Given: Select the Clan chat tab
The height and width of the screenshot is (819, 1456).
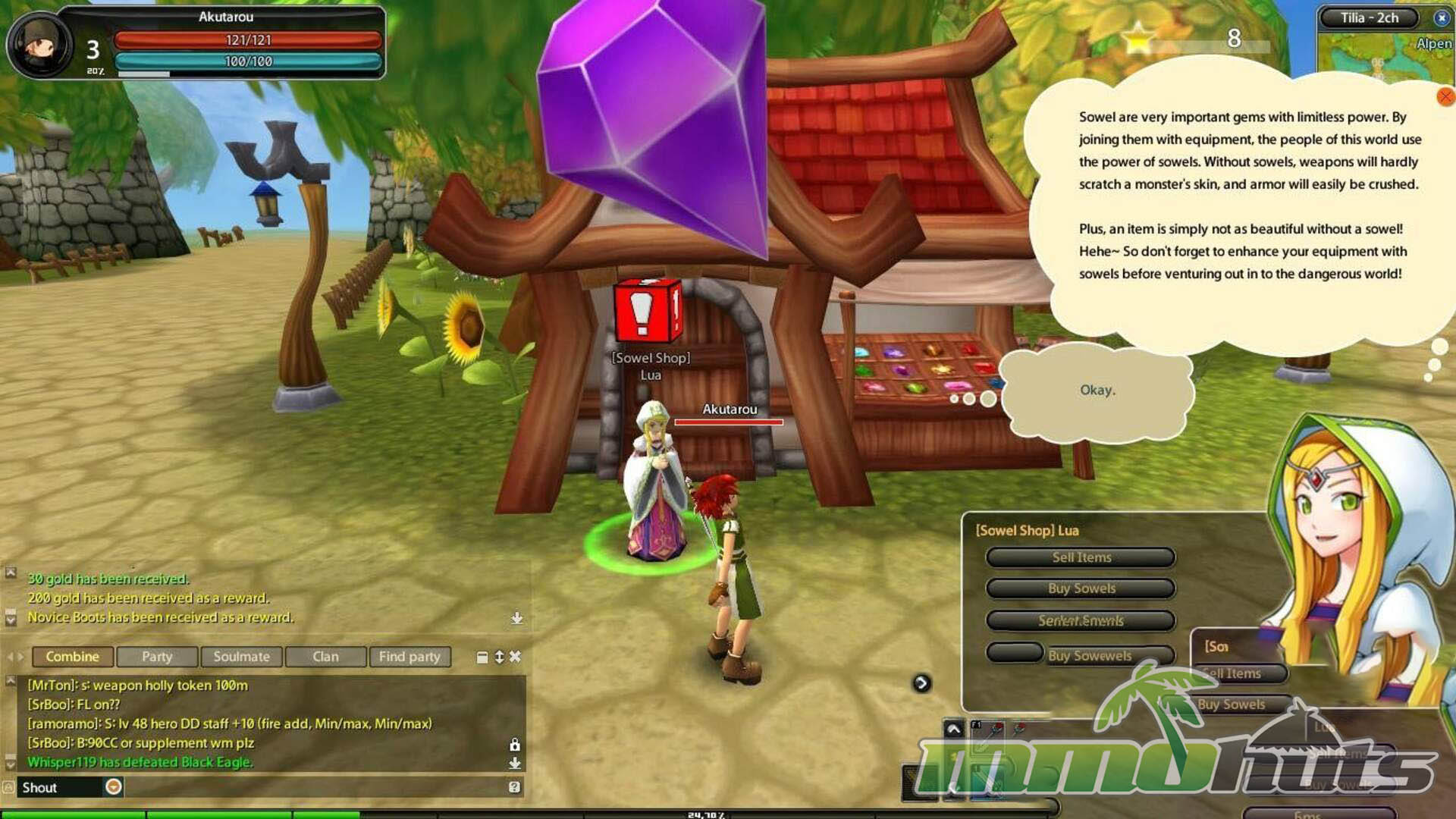Looking at the screenshot, I should coord(325,657).
